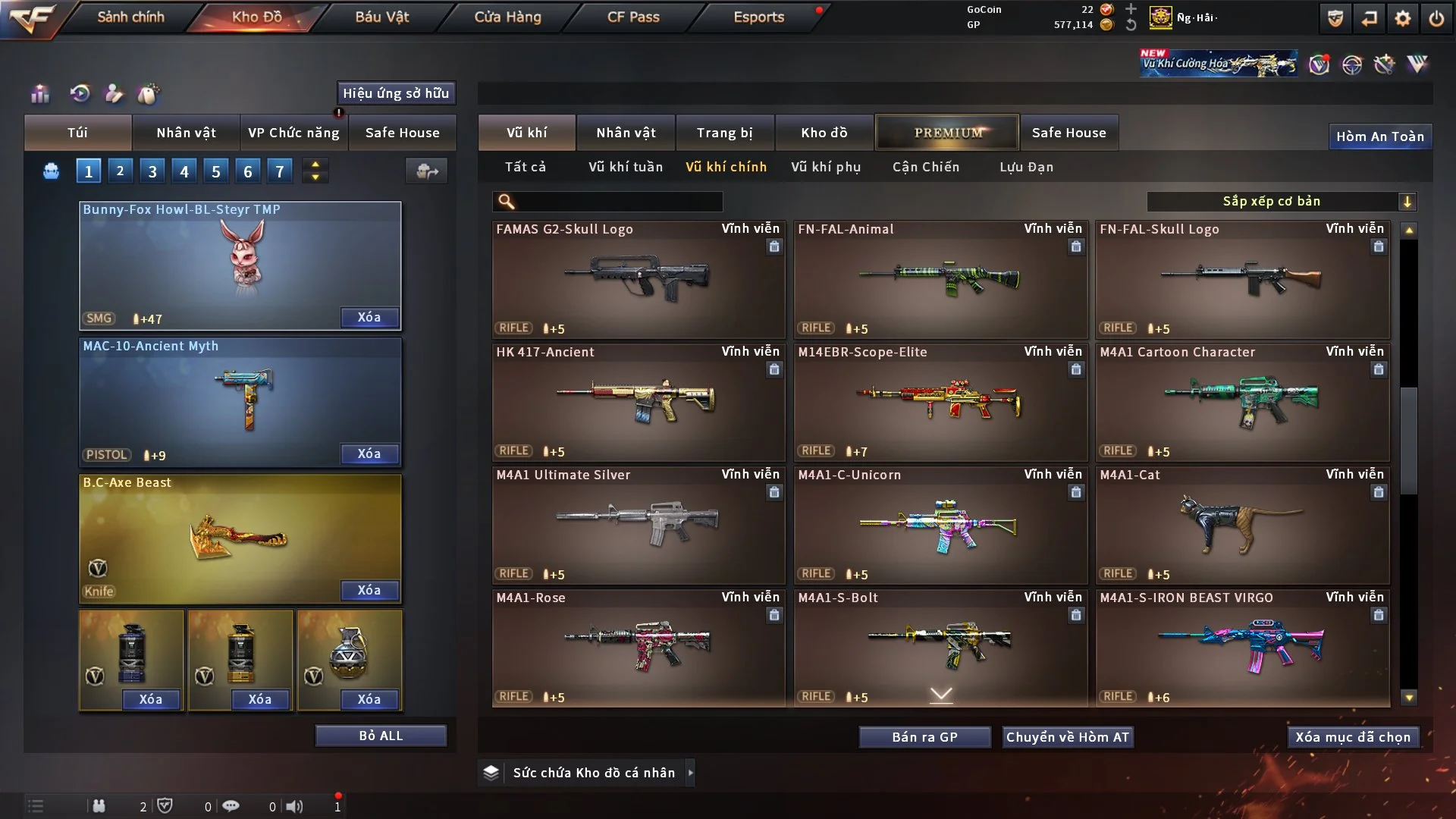Remove the MAC-10-Ancient Myth with Xóa
This screenshot has height=819, width=1456.
[369, 453]
